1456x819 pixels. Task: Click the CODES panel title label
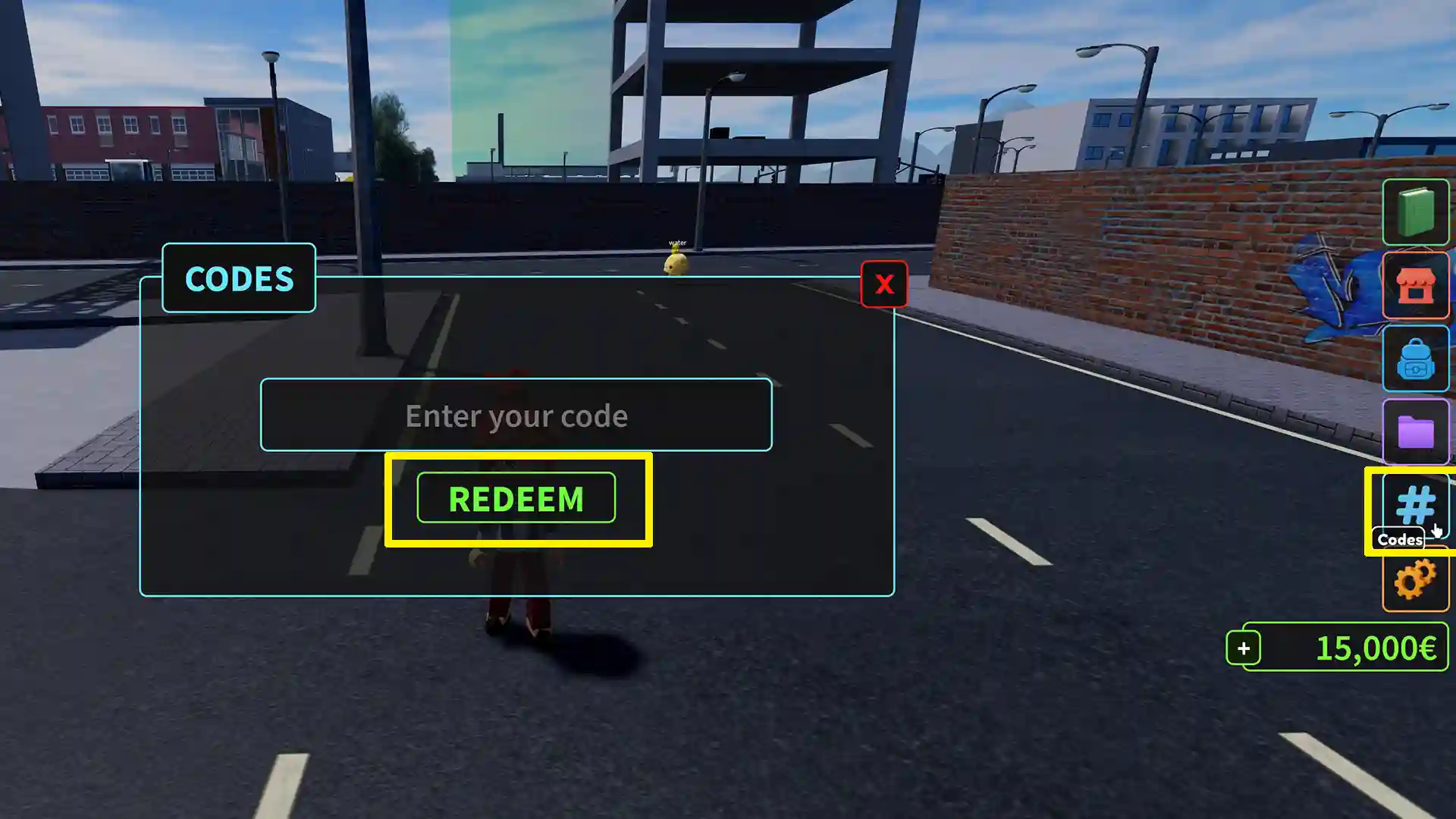[x=238, y=279]
